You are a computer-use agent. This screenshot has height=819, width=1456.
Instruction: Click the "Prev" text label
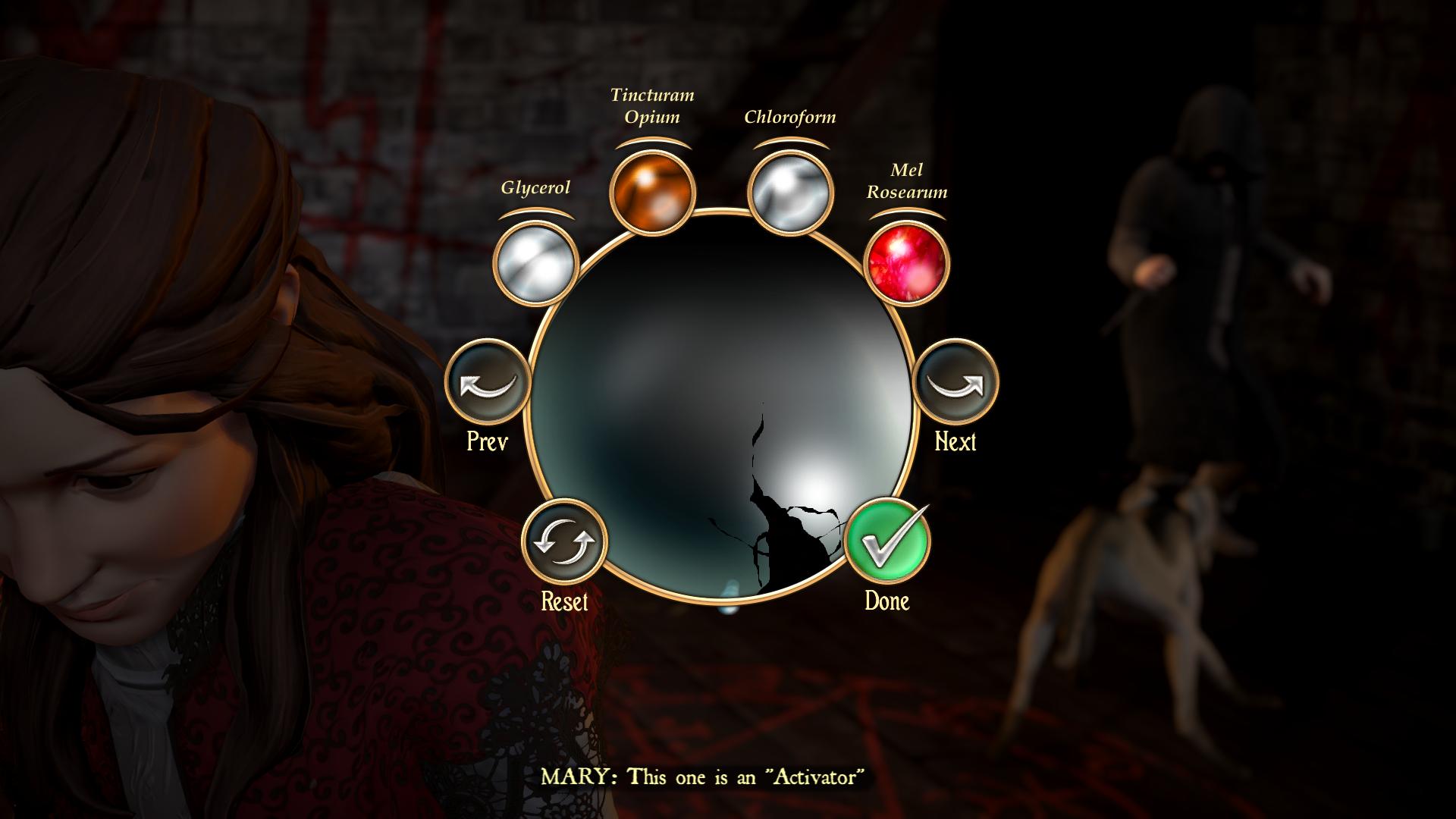tap(486, 441)
